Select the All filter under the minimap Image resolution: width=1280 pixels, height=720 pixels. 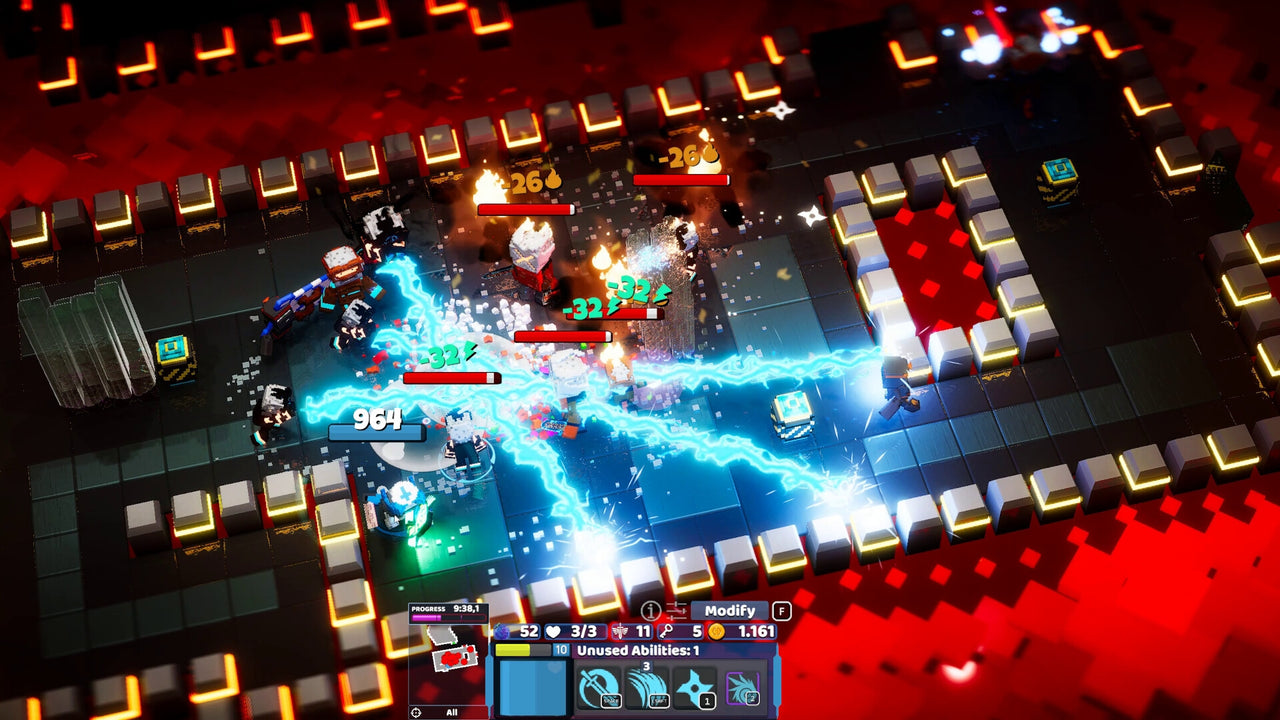tap(452, 710)
